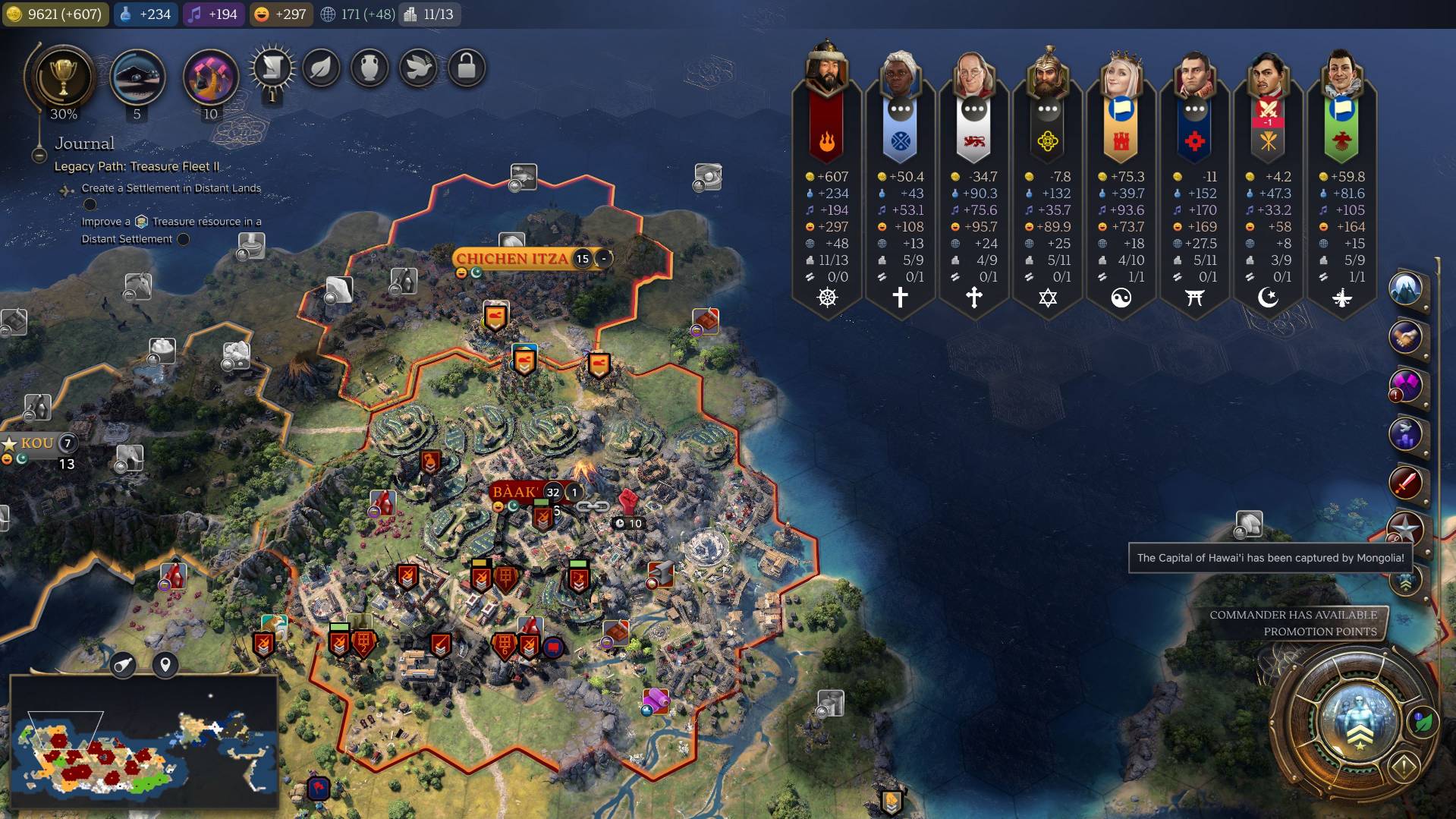Open the vase great works screen
The image size is (1456, 819).
(x=370, y=68)
